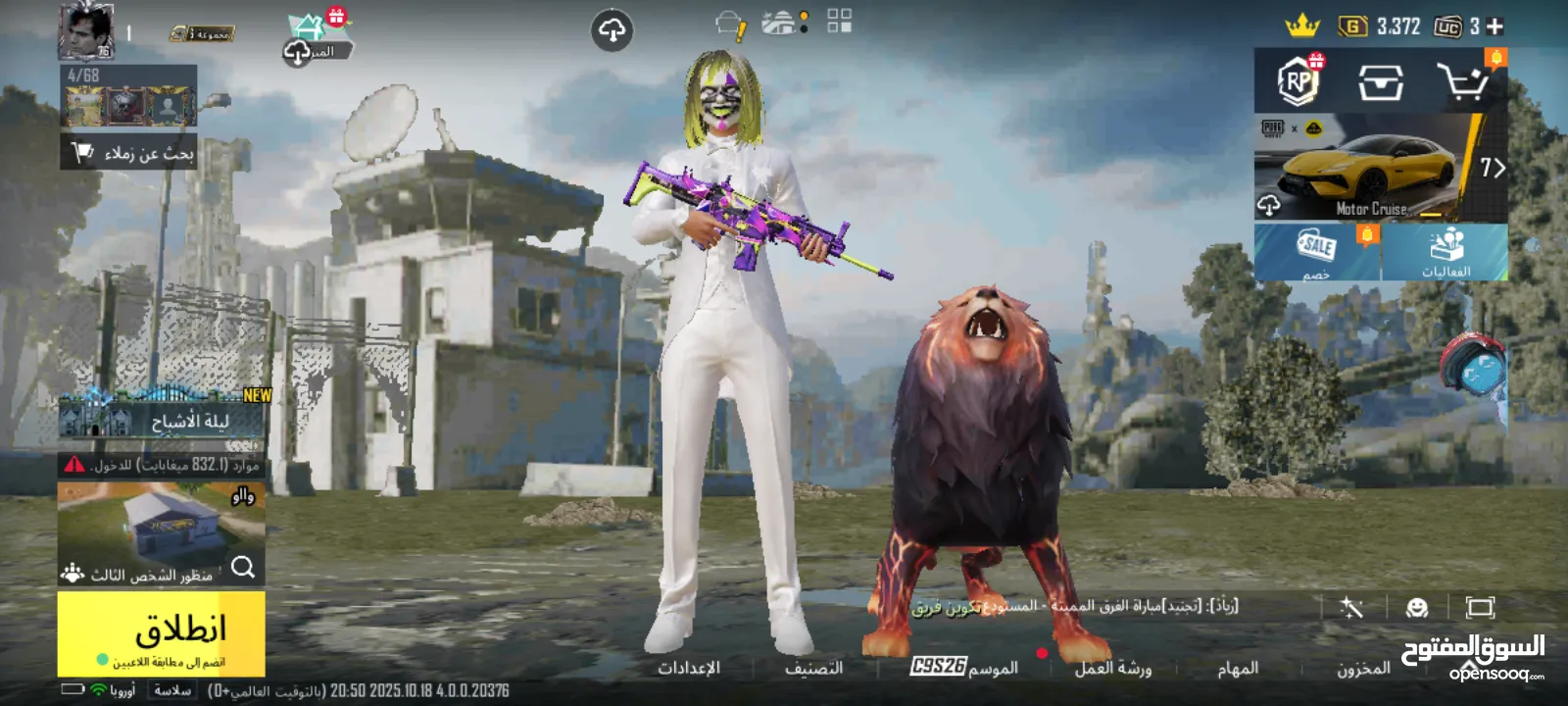The height and width of the screenshot is (706, 1568).
Task: Open ورشة العمل workshop menu
Action: (1113, 668)
